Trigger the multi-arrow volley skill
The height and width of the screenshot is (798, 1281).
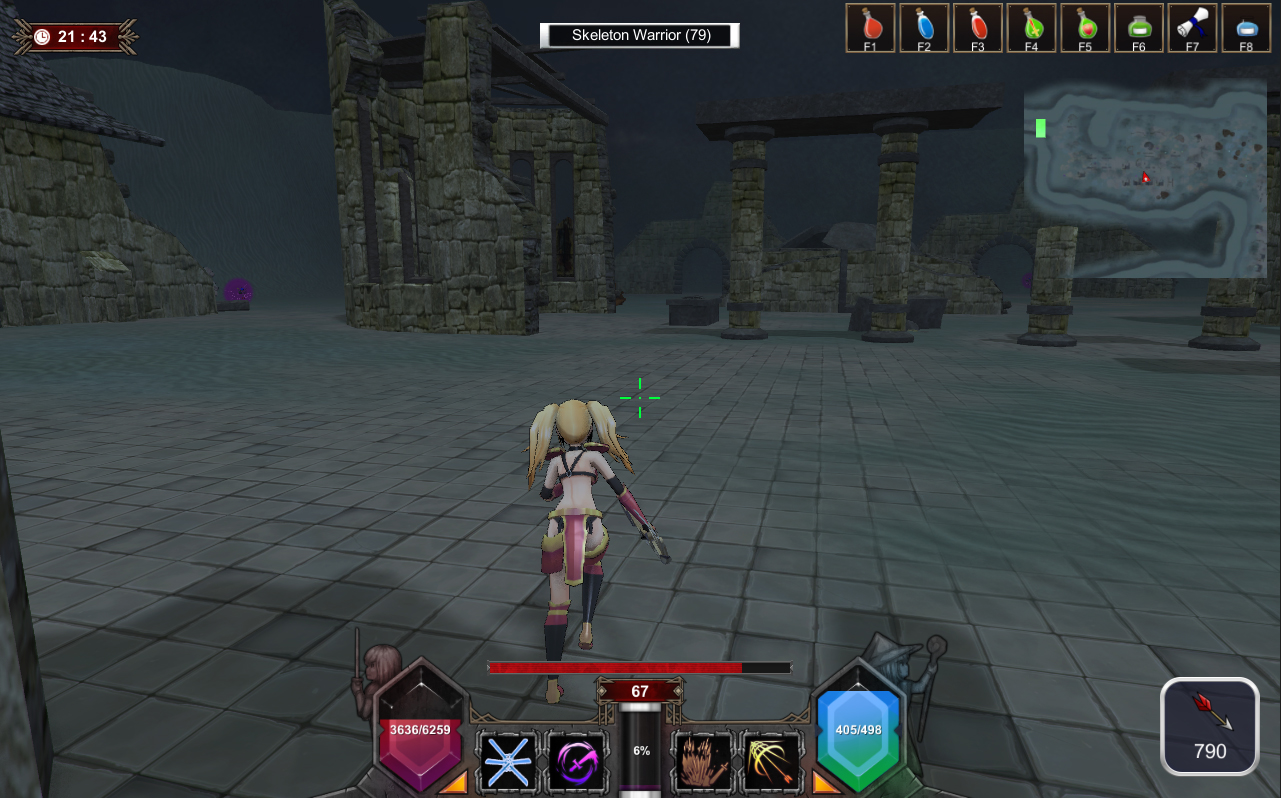pos(772,762)
